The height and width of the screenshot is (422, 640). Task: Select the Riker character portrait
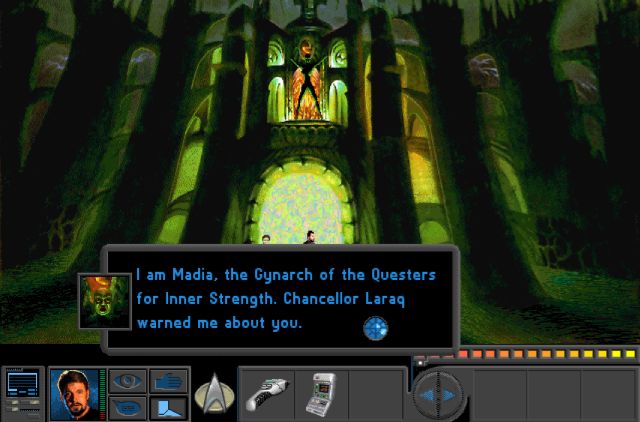pyautogui.click(x=75, y=393)
